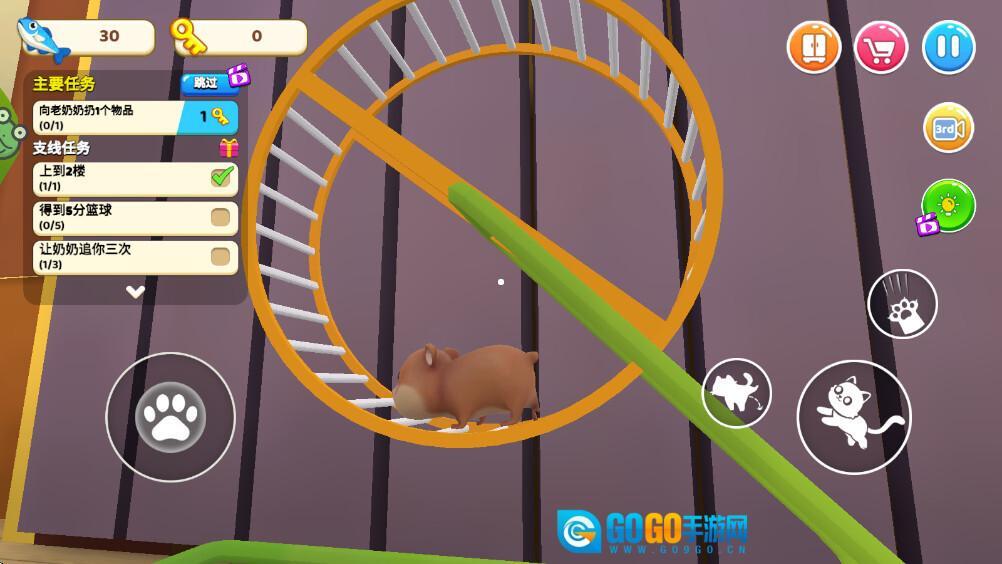Open the side task gift box
Image resolution: width=1002 pixels, height=564 pixels.
pos(229,148)
